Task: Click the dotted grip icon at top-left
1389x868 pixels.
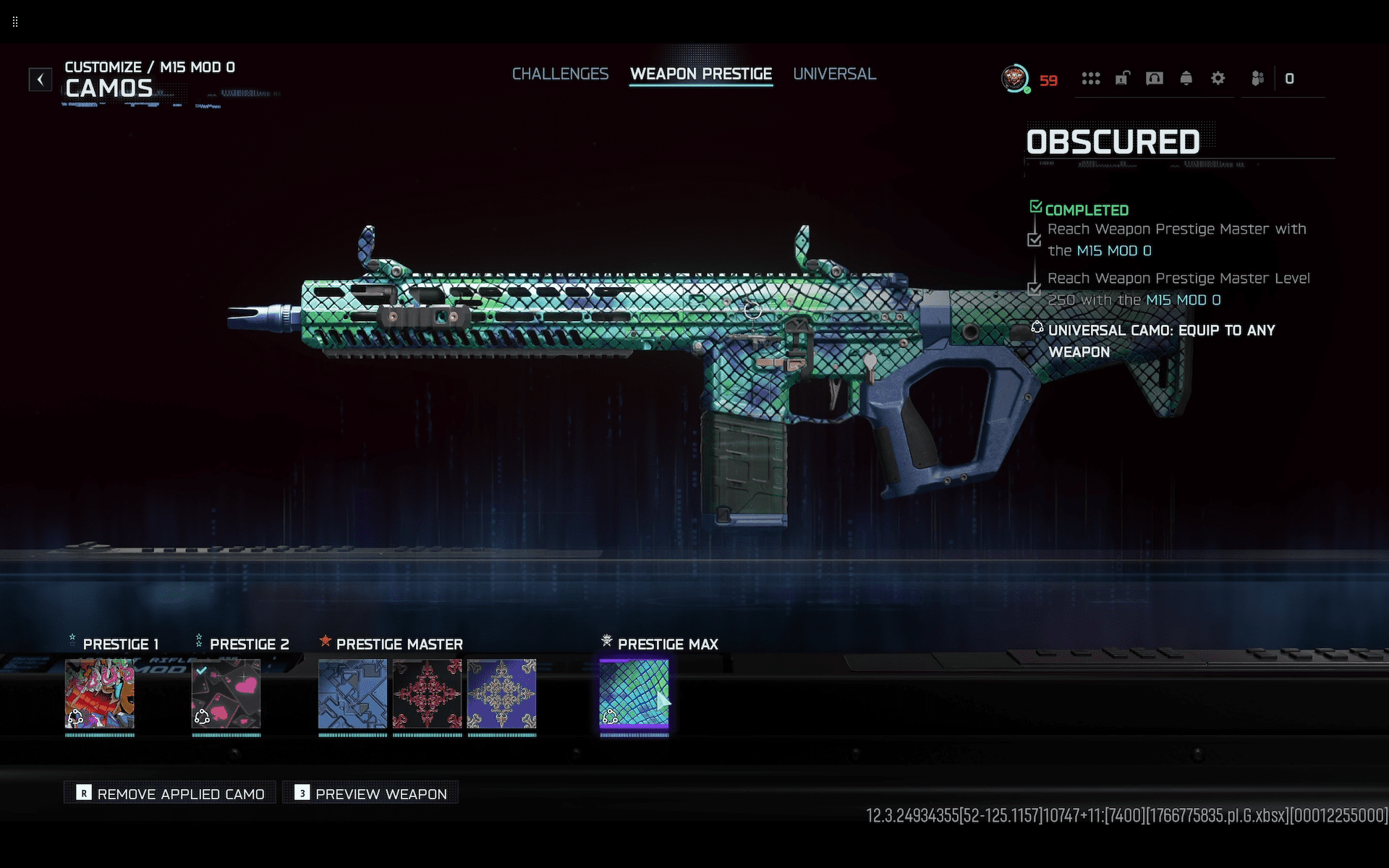Action: [15, 22]
